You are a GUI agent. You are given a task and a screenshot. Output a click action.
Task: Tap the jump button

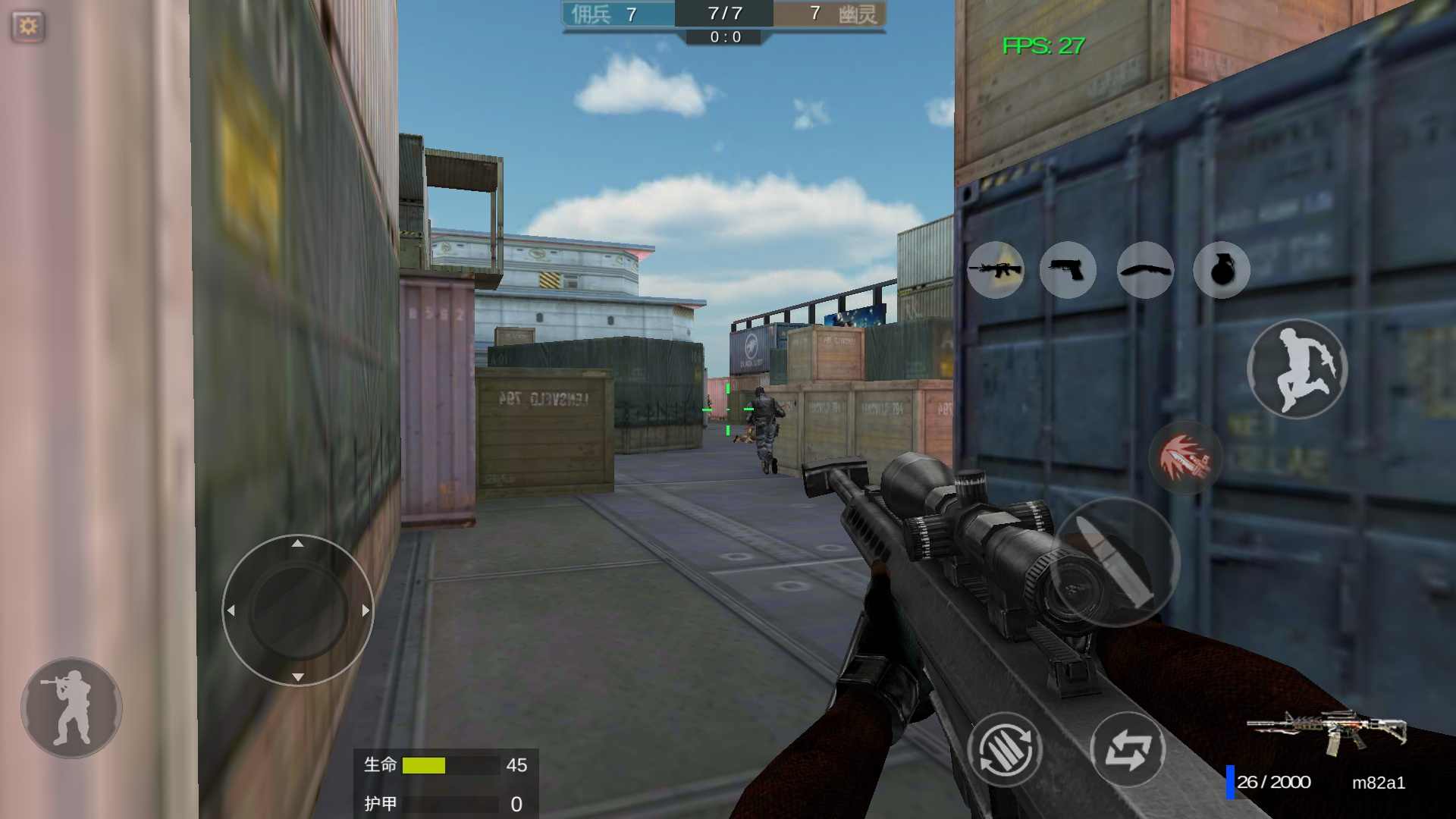[1297, 369]
